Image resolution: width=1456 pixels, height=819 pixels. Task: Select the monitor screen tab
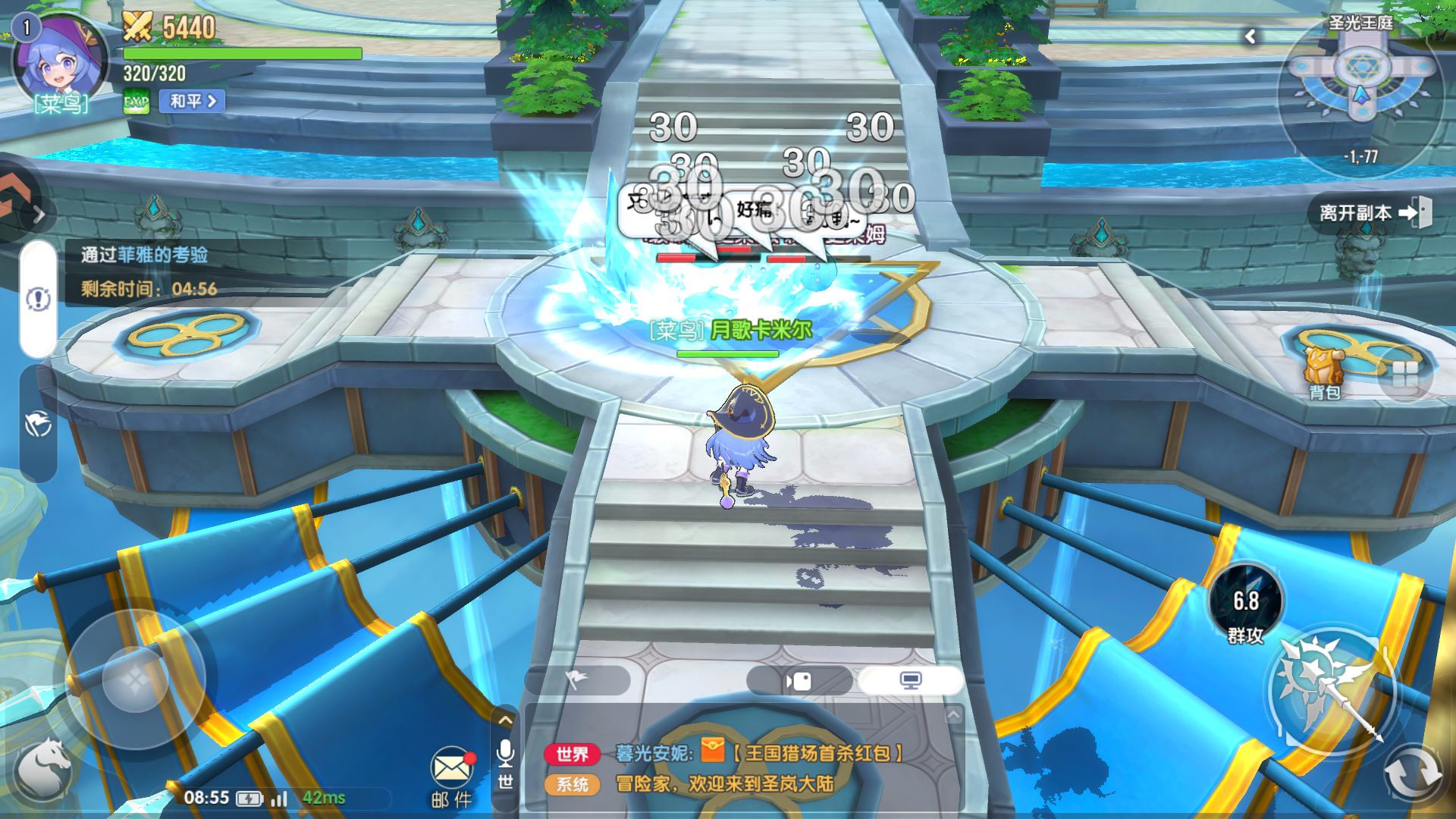pos(910,680)
